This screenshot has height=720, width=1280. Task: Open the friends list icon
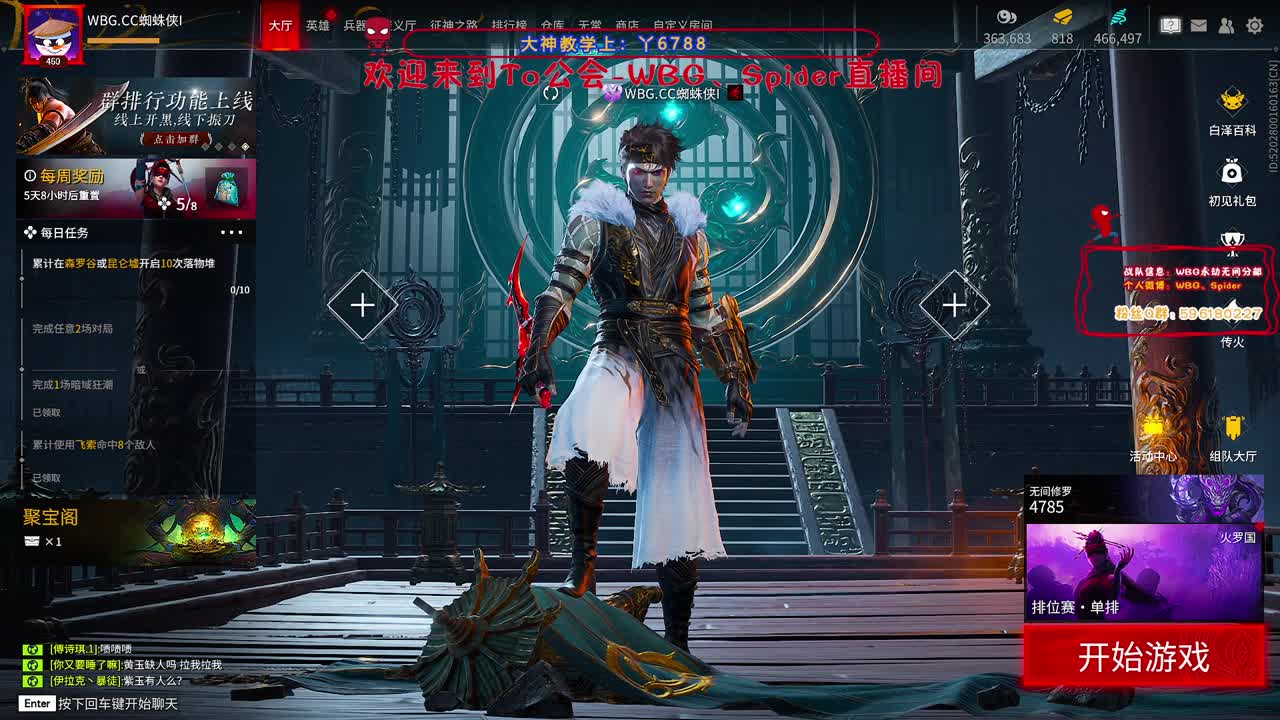(x=1225, y=24)
